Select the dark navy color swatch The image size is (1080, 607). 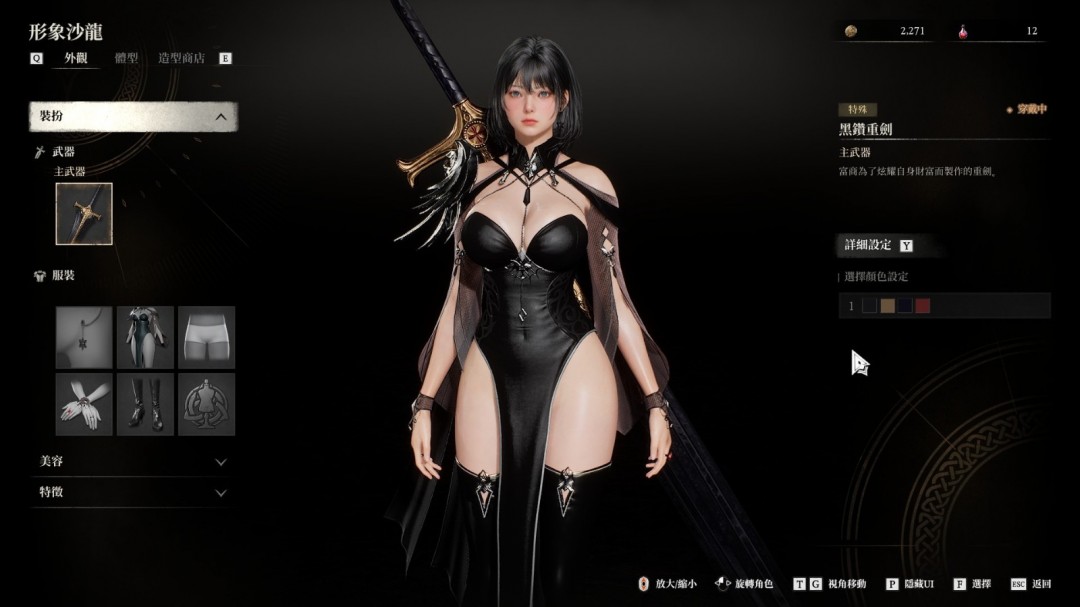tap(905, 306)
